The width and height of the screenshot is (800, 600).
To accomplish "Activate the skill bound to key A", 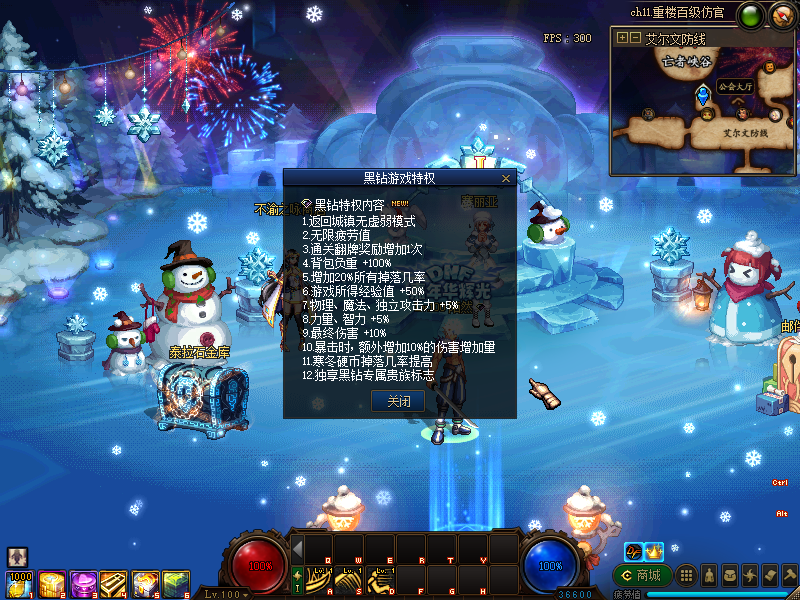I will [320, 580].
